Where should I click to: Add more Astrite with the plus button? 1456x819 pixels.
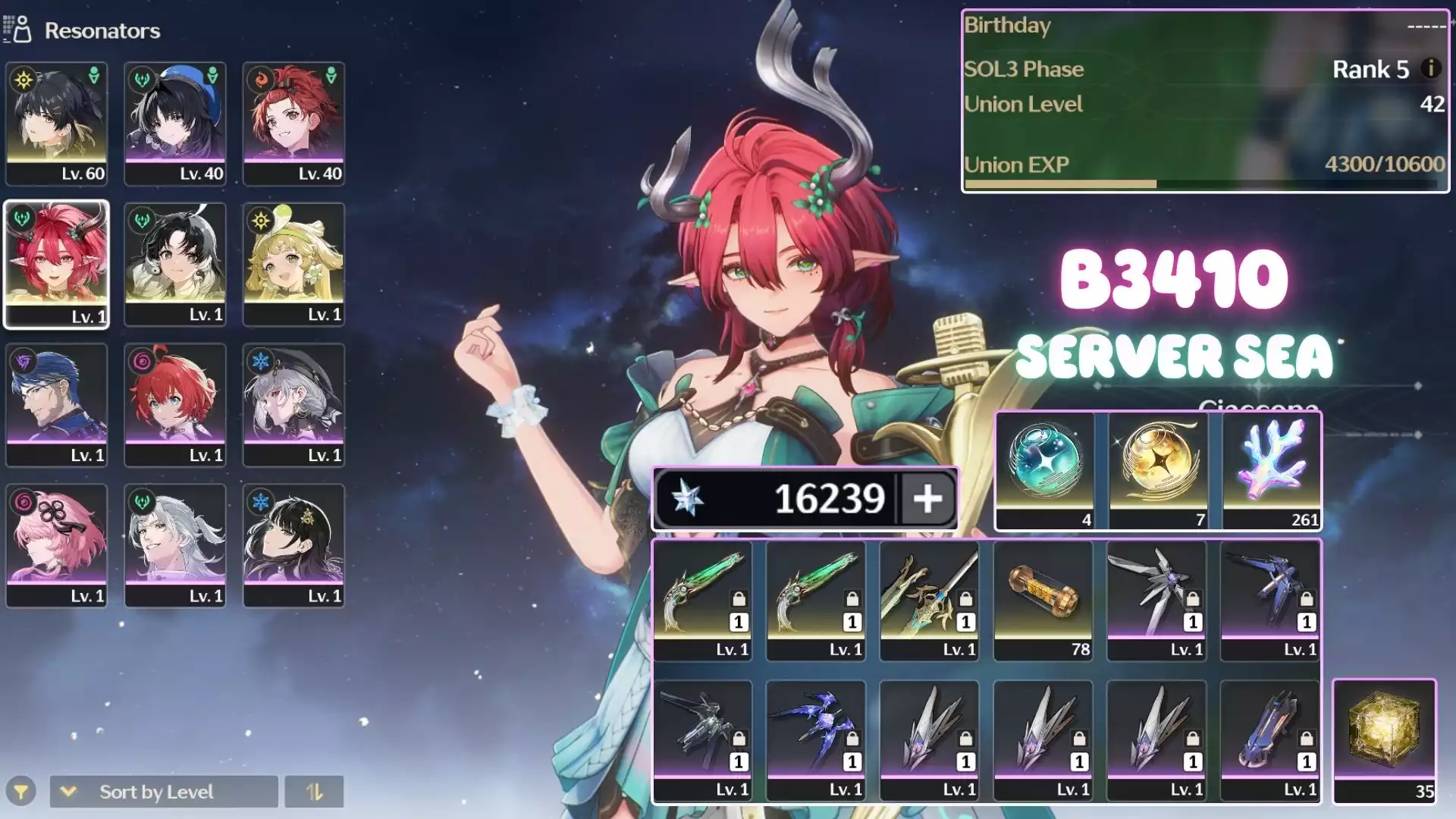[x=927, y=499]
